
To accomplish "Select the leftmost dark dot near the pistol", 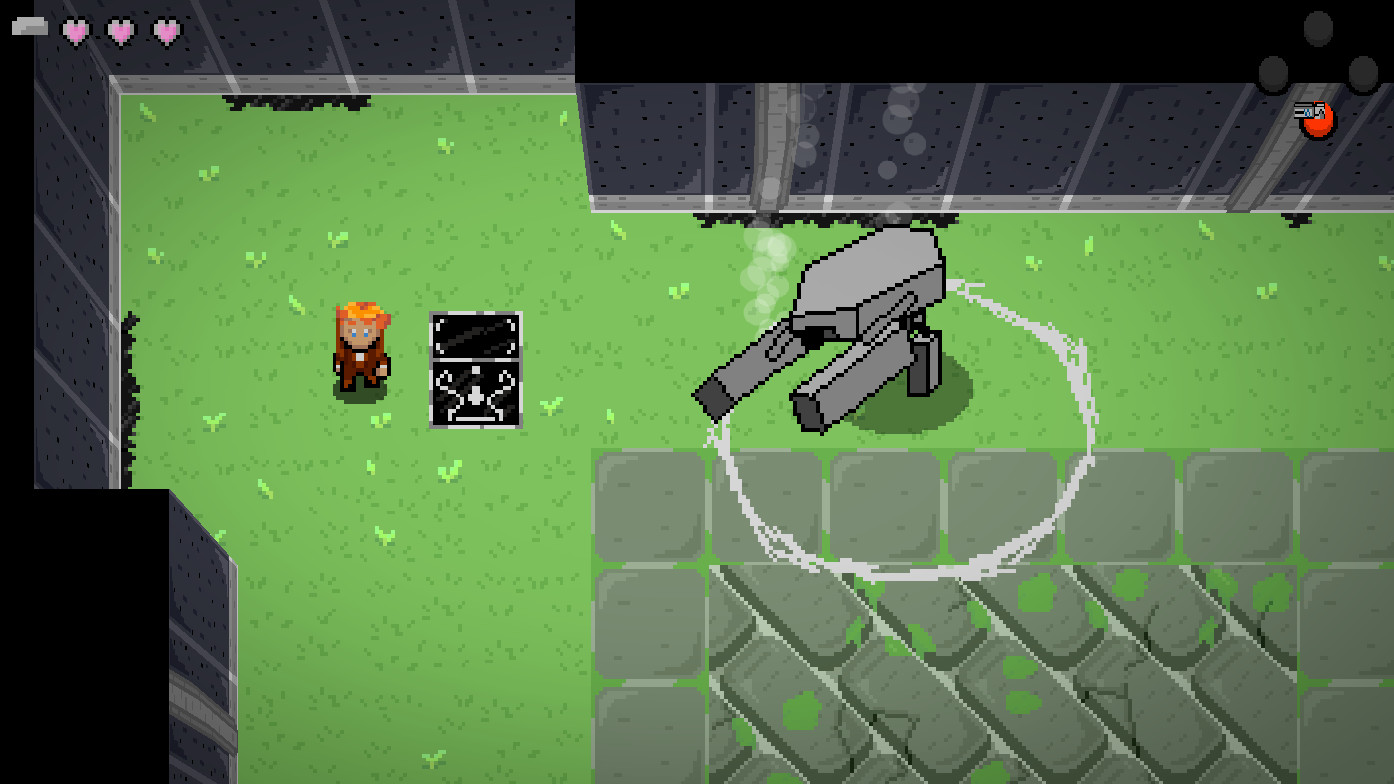I will click(1273, 74).
